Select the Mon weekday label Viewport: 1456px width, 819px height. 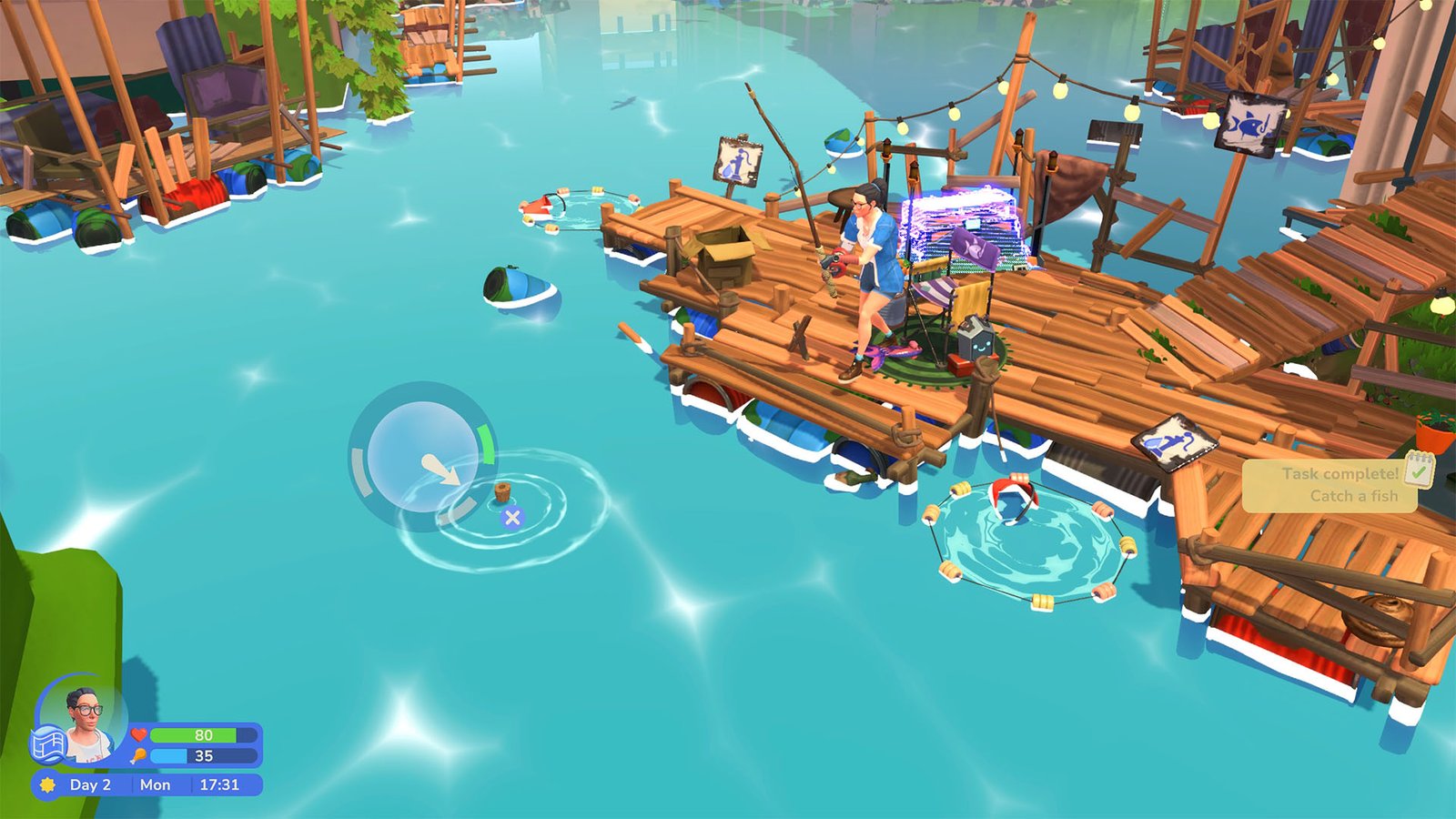[x=156, y=783]
